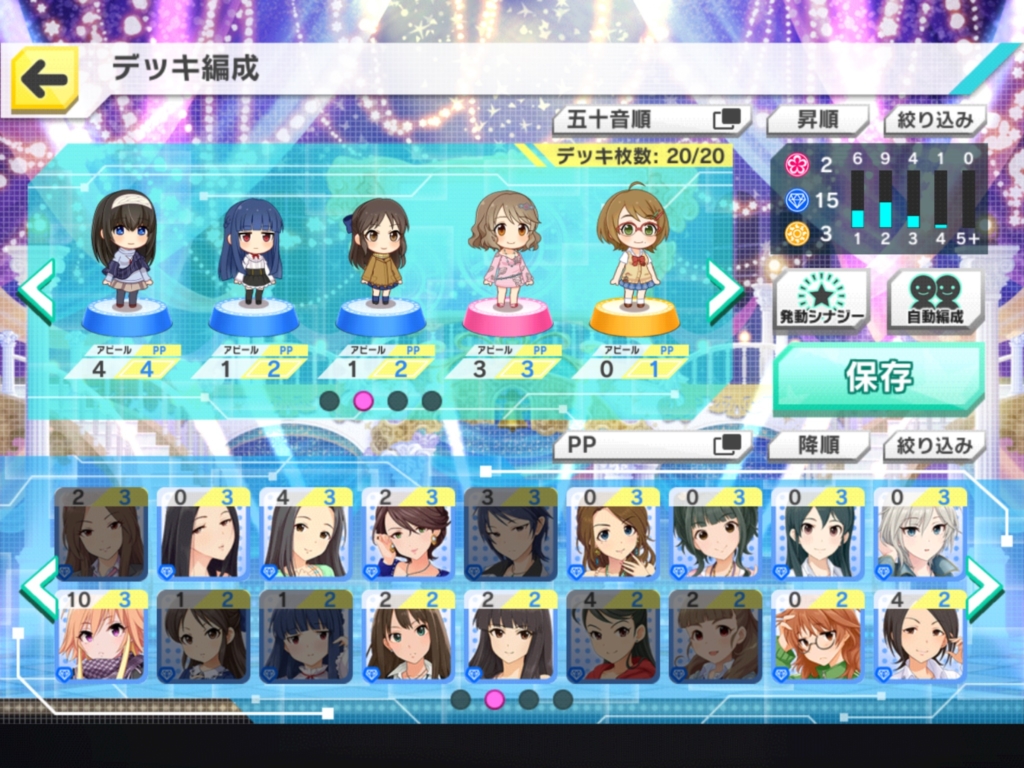Open 発動シナジー synergy info
This screenshot has width=1024, height=768.
[821, 300]
